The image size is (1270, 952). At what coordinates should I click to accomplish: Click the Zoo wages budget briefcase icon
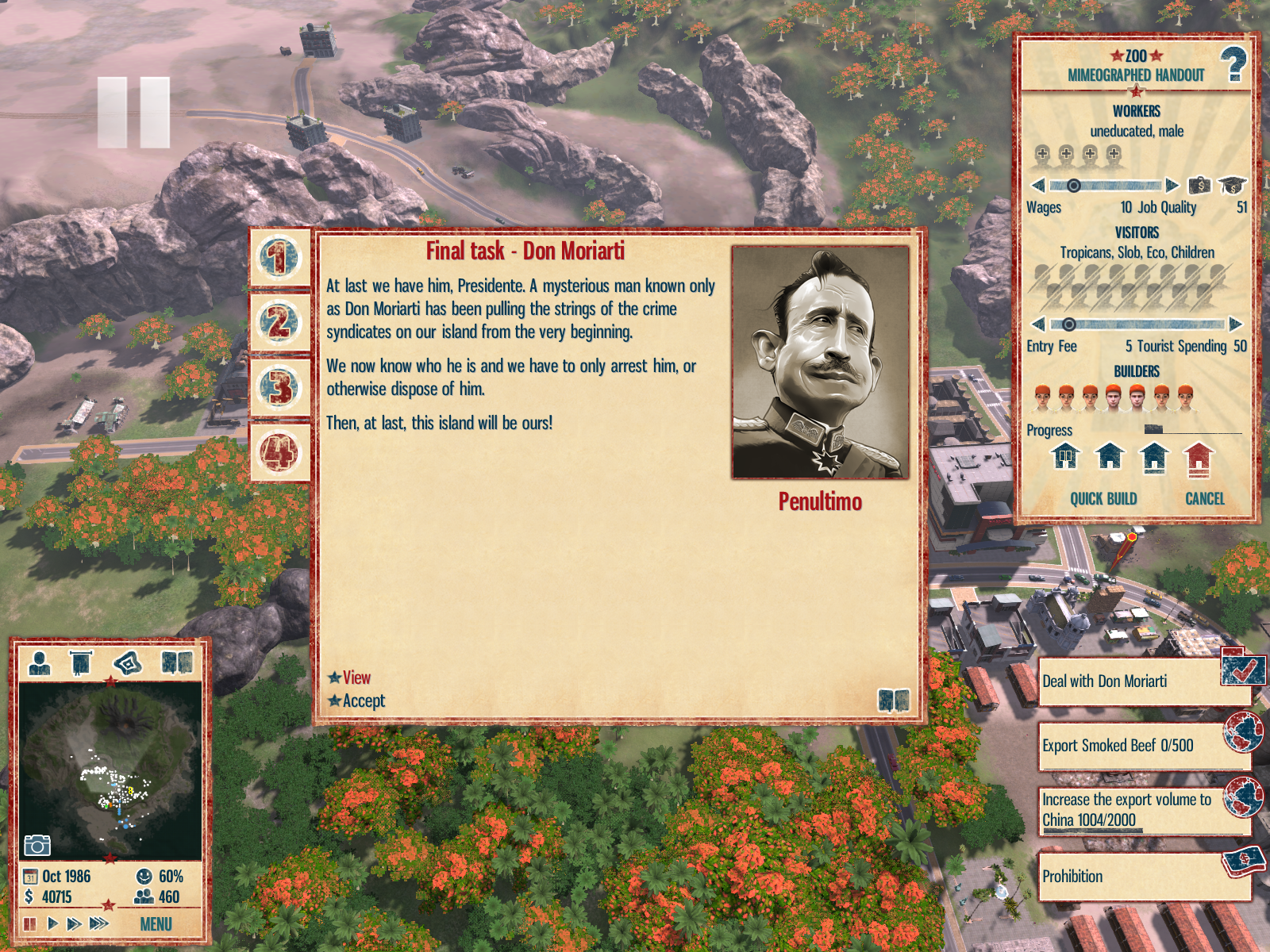point(1199,186)
